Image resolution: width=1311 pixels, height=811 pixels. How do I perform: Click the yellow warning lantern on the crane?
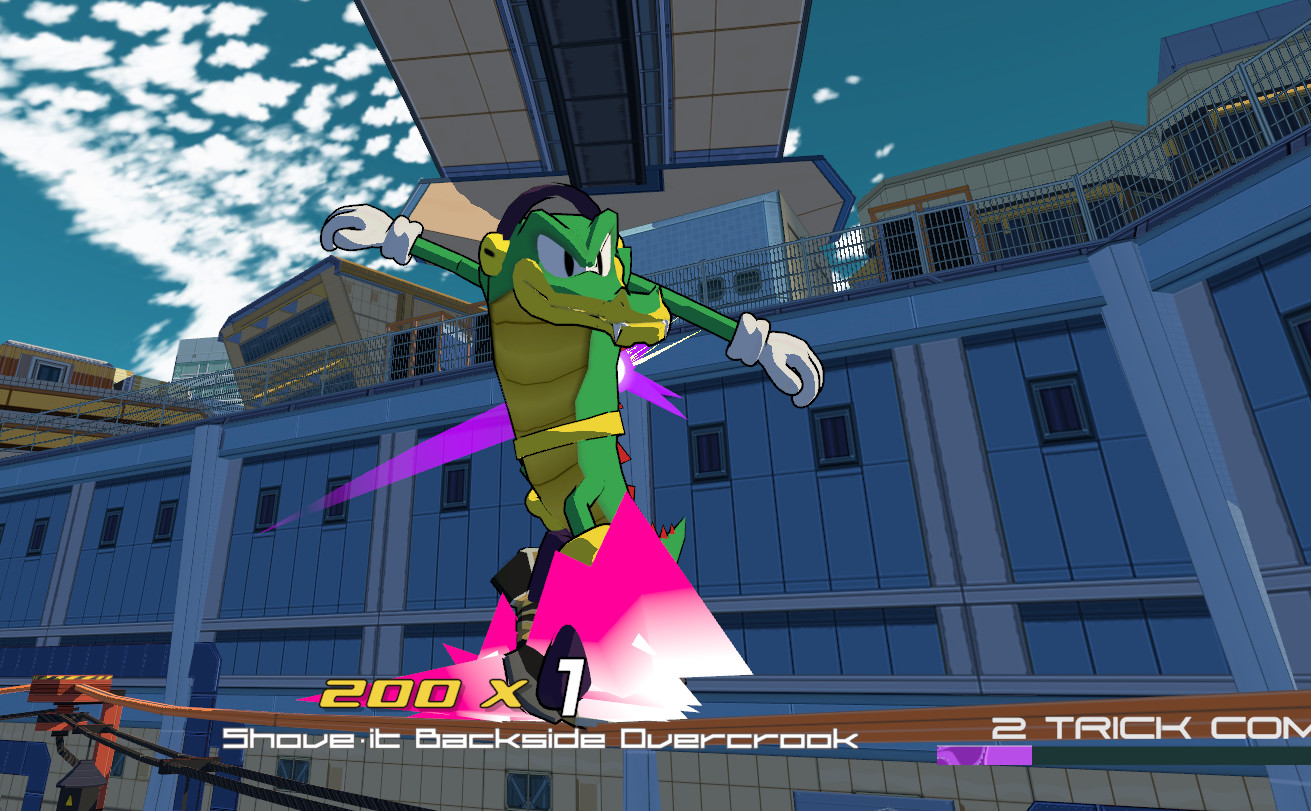pyautogui.click(x=71, y=796)
